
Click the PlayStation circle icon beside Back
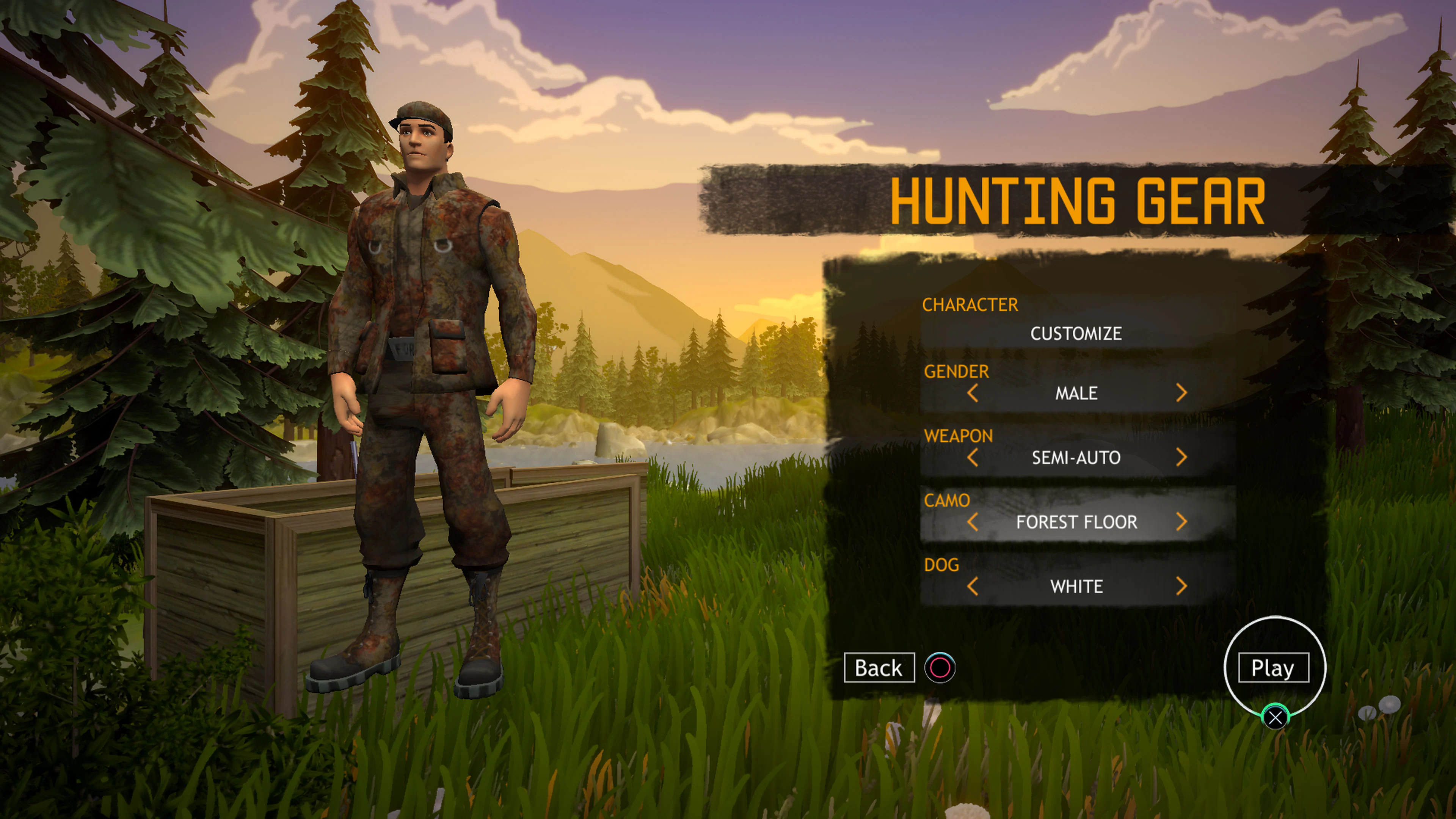click(940, 667)
